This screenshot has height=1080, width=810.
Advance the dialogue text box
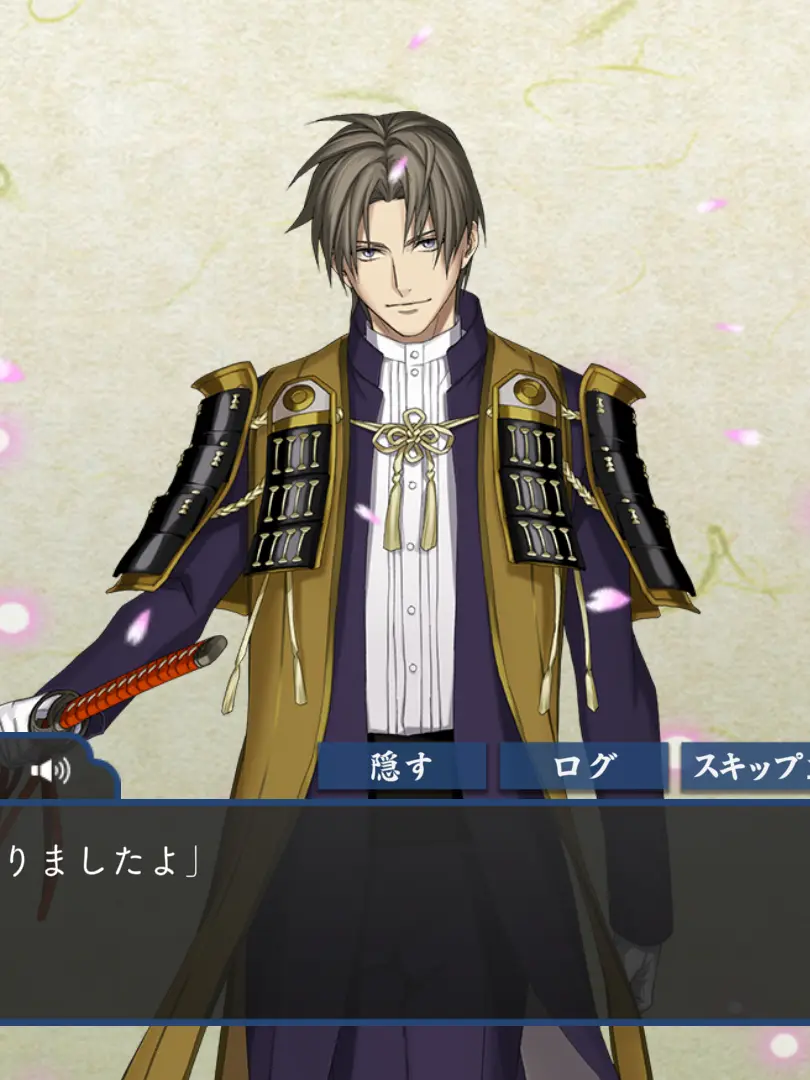point(405,910)
